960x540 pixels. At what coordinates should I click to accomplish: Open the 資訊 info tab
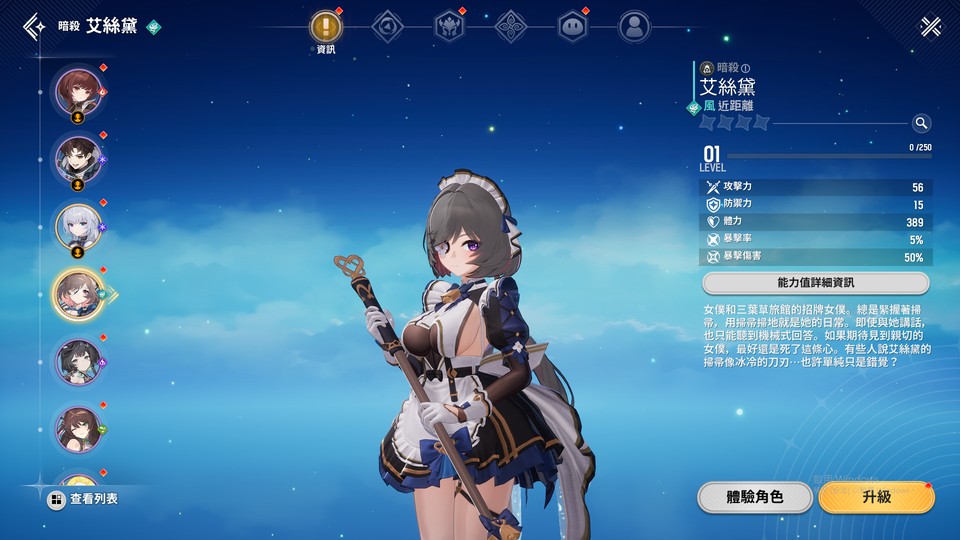point(326,27)
